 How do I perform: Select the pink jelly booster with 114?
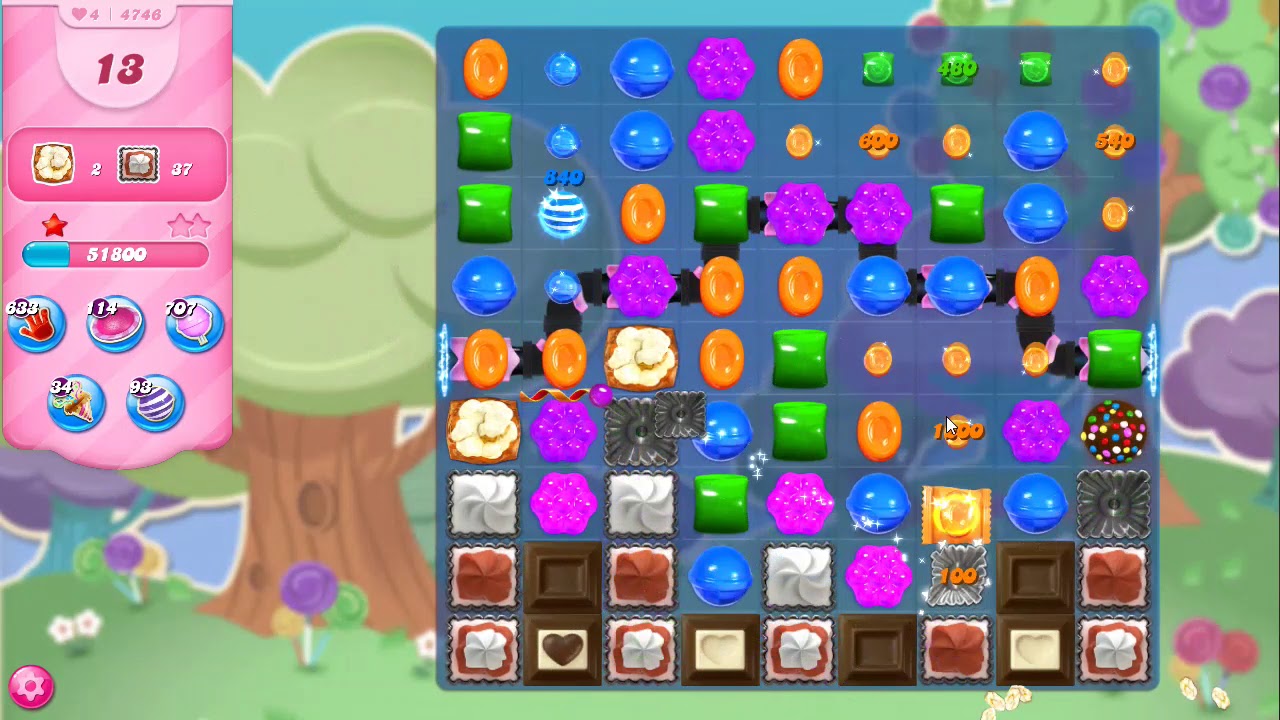(115, 322)
